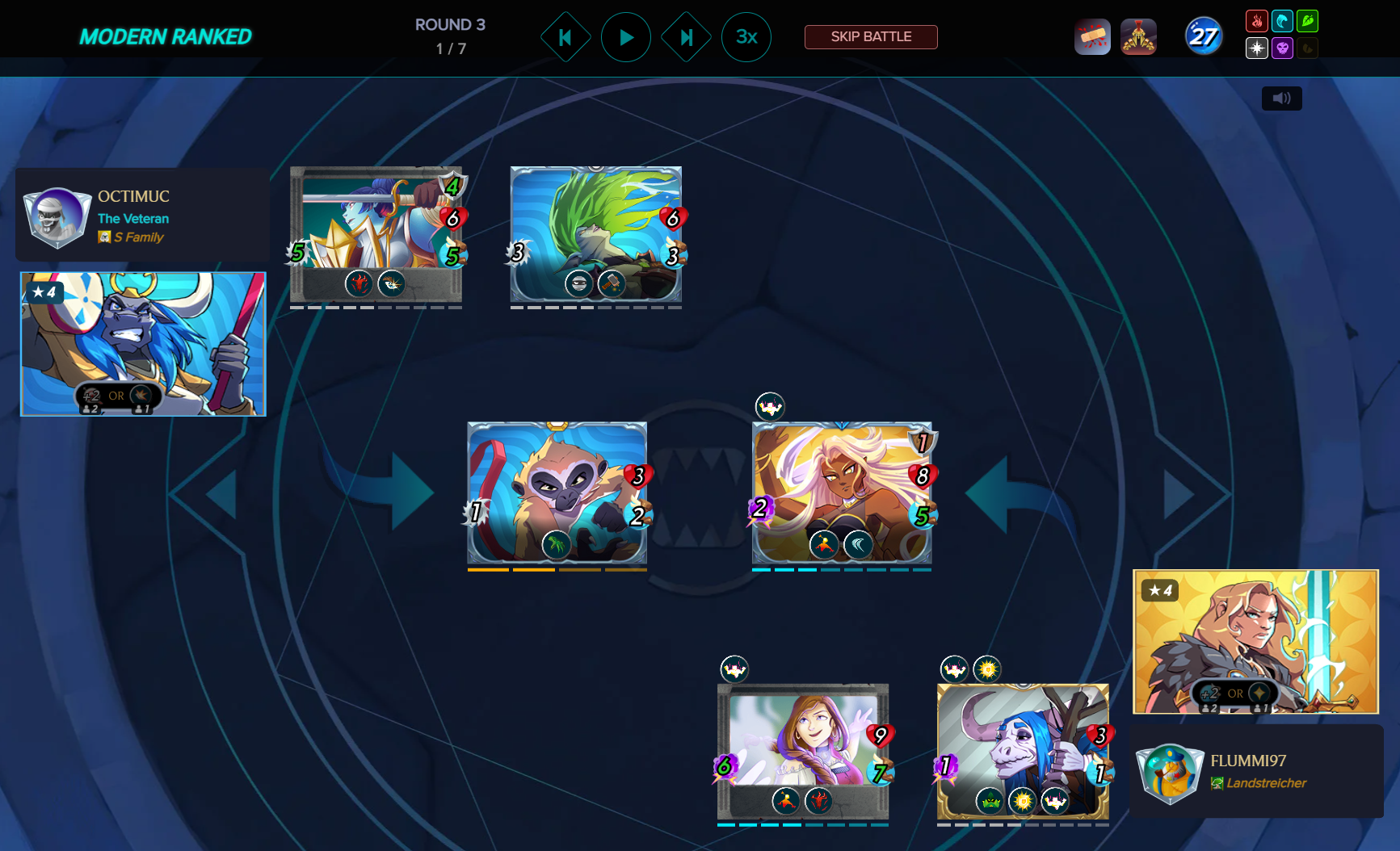This screenshot has width=1400, height=851.
Task: Click the Skip Battle button
Action: coord(871,37)
